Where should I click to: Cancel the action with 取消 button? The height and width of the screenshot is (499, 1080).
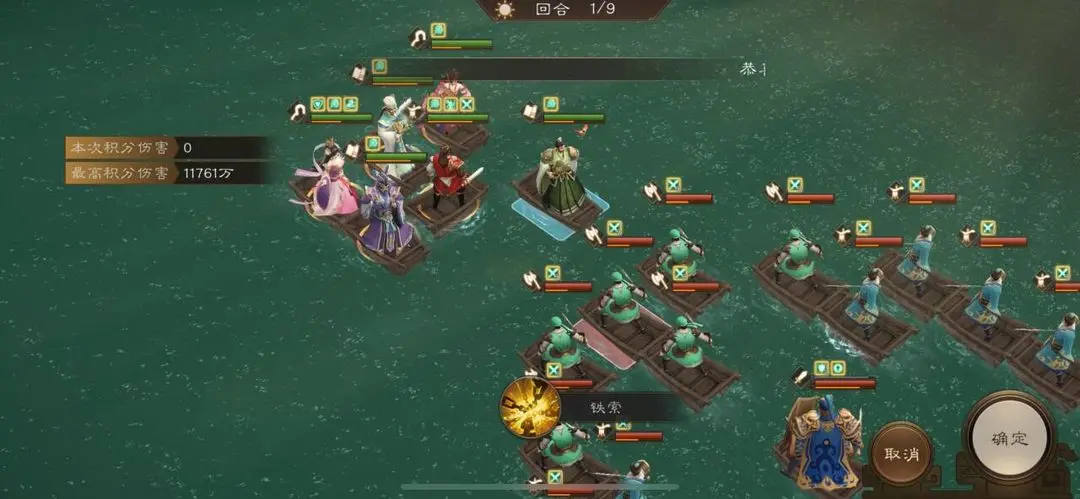pos(901,453)
